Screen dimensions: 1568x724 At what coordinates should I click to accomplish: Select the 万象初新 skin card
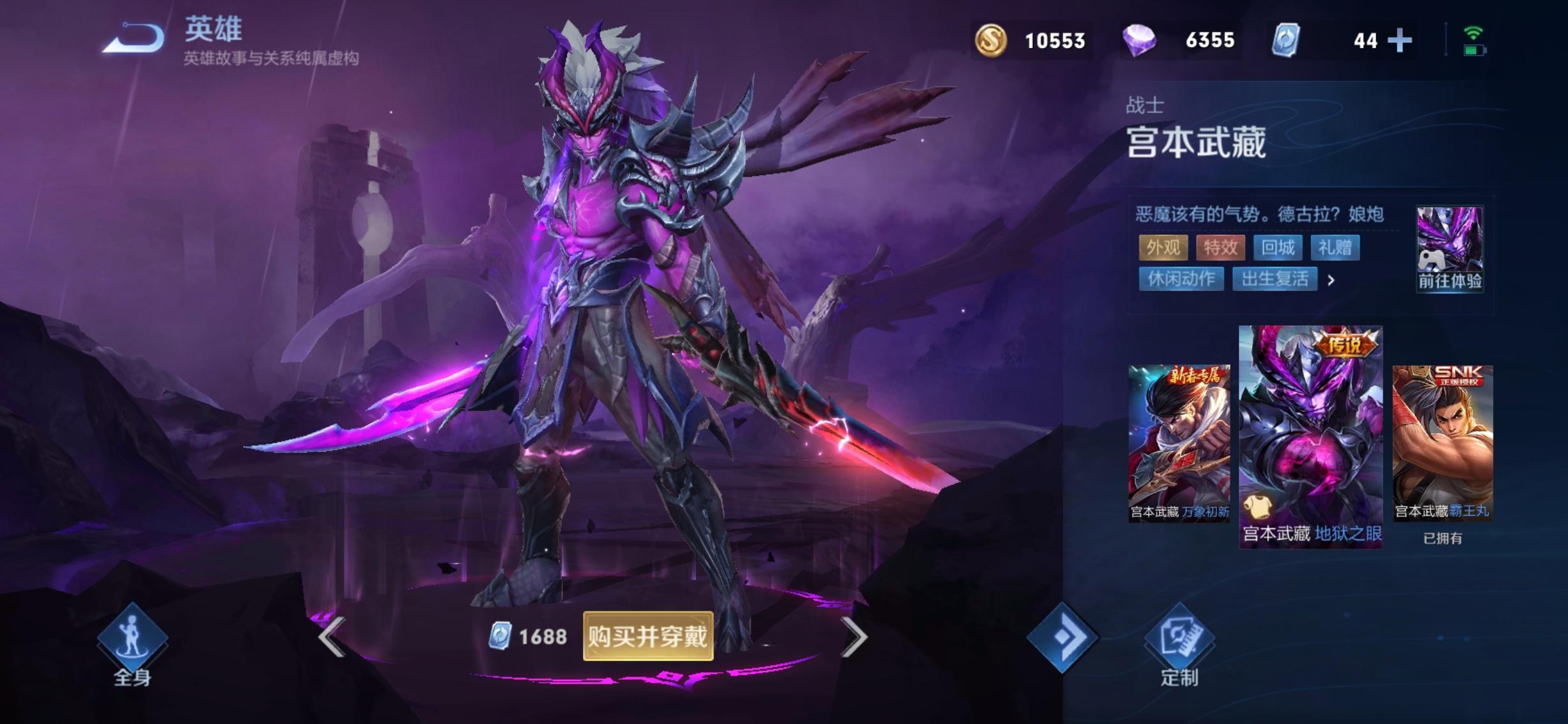click(x=1179, y=443)
